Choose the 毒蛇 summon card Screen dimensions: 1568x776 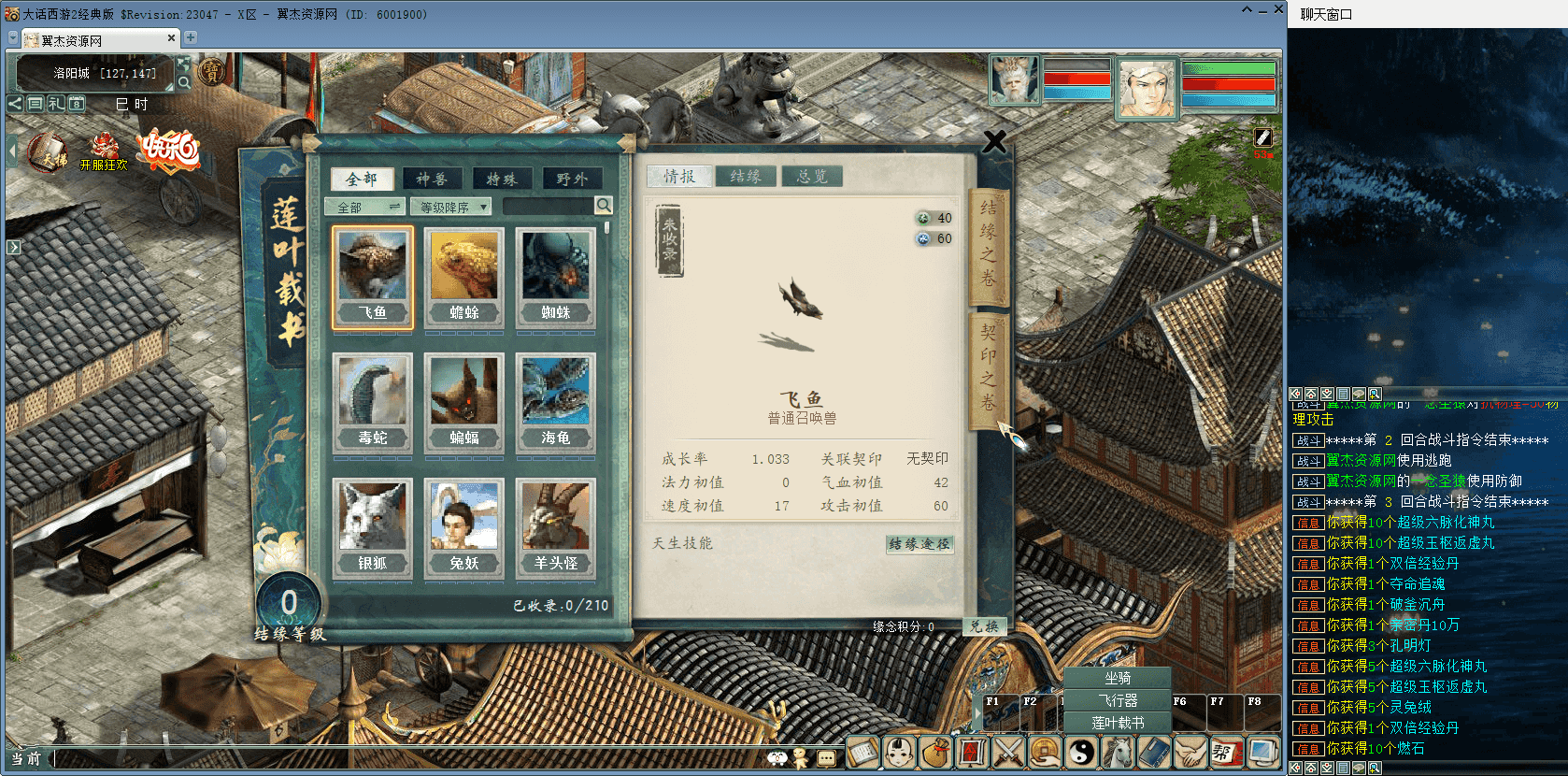373,402
